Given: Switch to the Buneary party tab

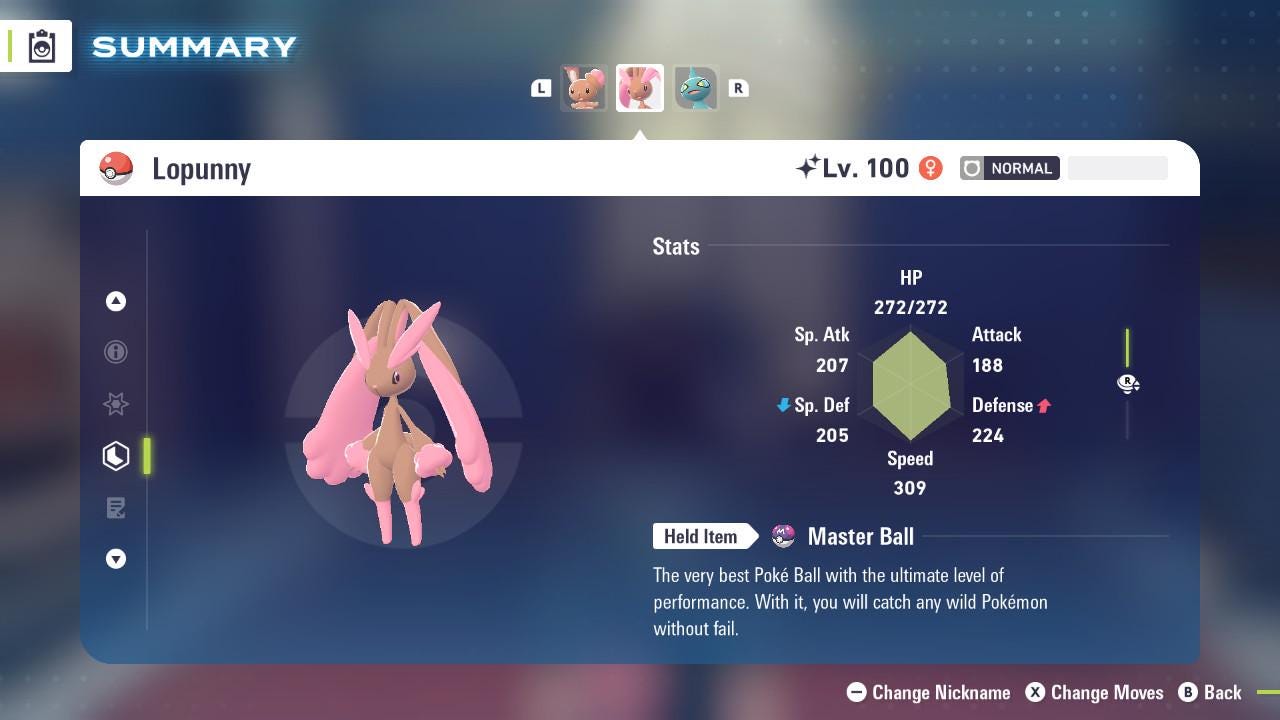Looking at the screenshot, I should click(x=584, y=88).
